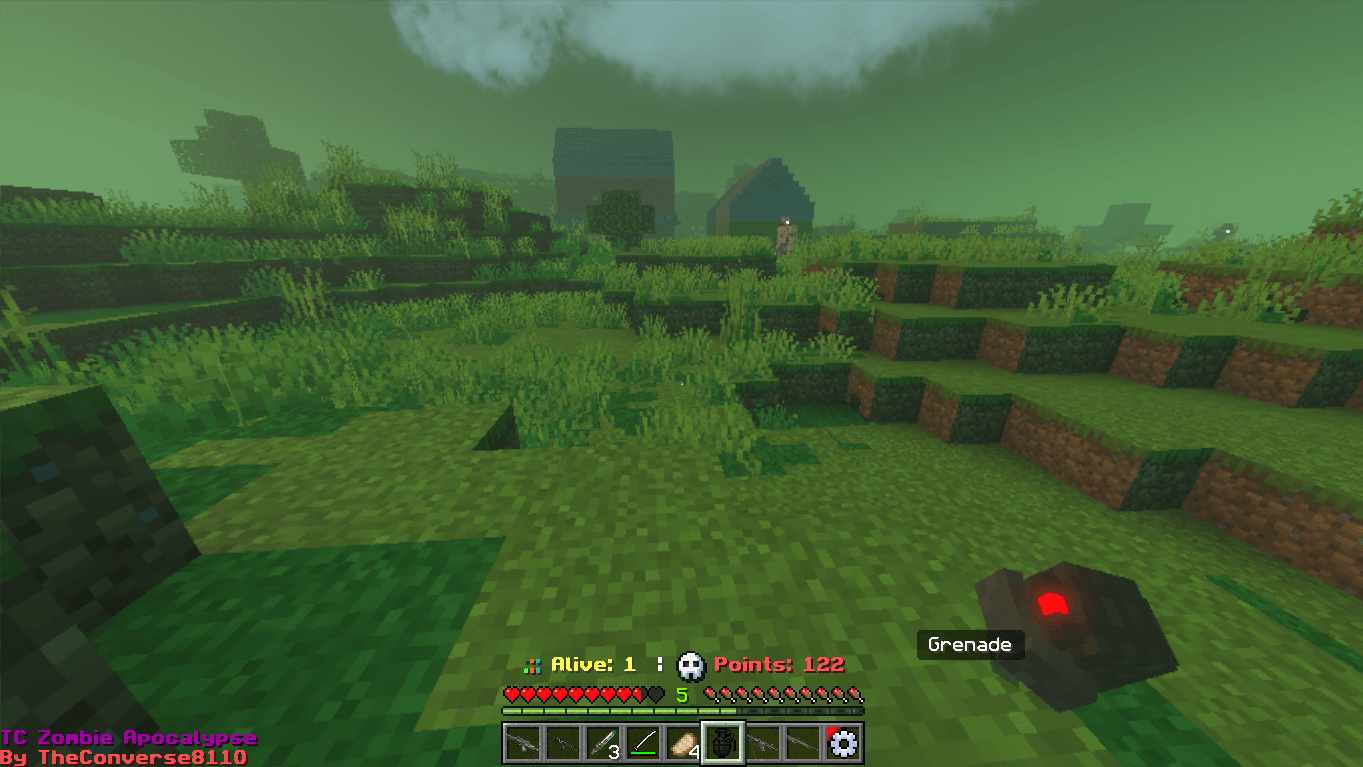Select the dark rifle in the second slot

[561, 742]
